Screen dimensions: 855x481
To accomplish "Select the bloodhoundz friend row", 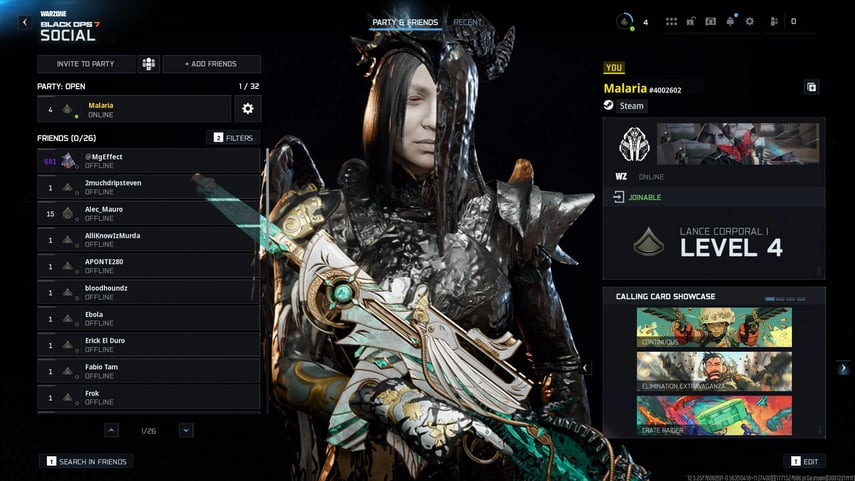I will [149, 292].
